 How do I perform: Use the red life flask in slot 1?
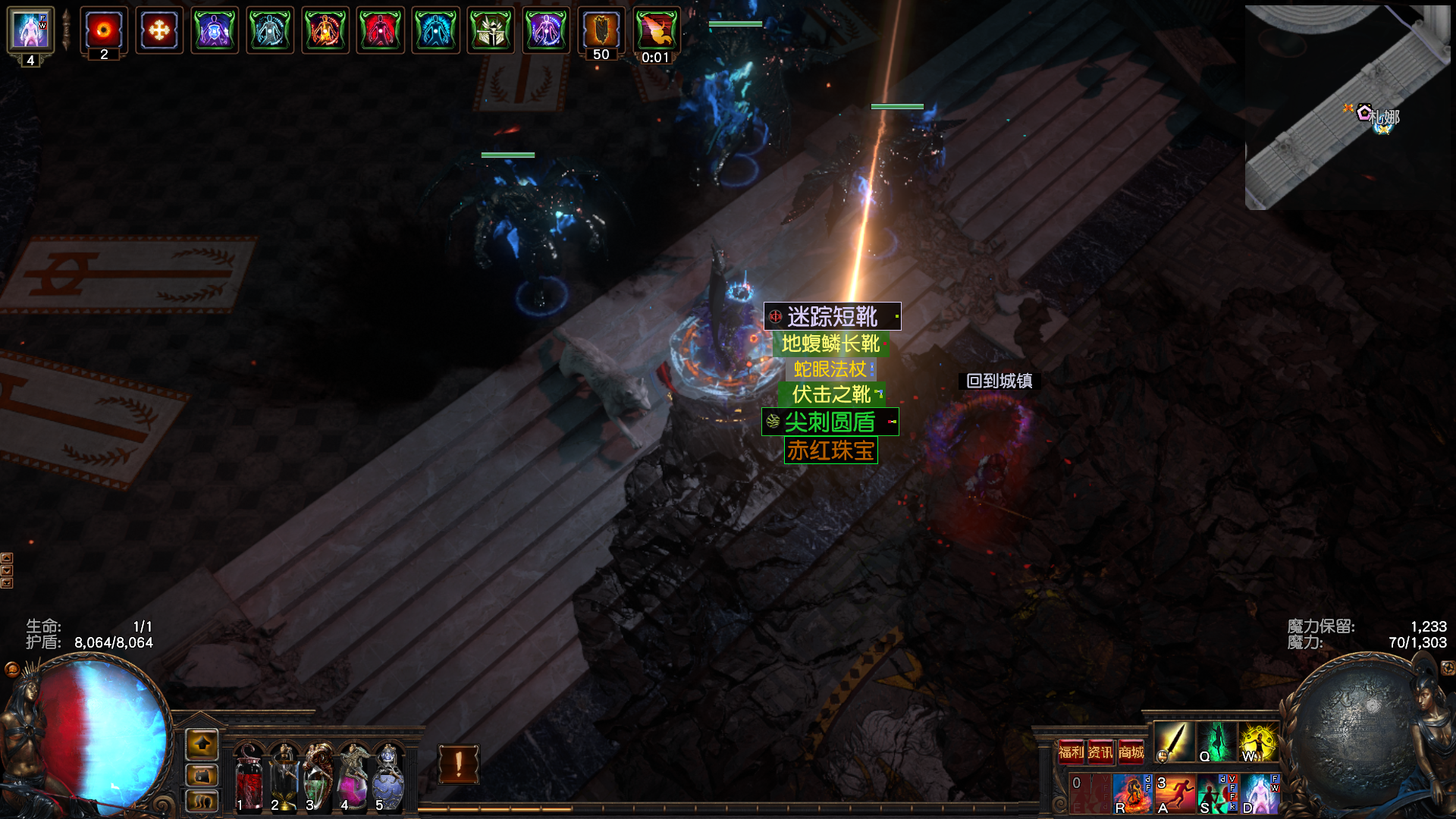click(x=249, y=777)
